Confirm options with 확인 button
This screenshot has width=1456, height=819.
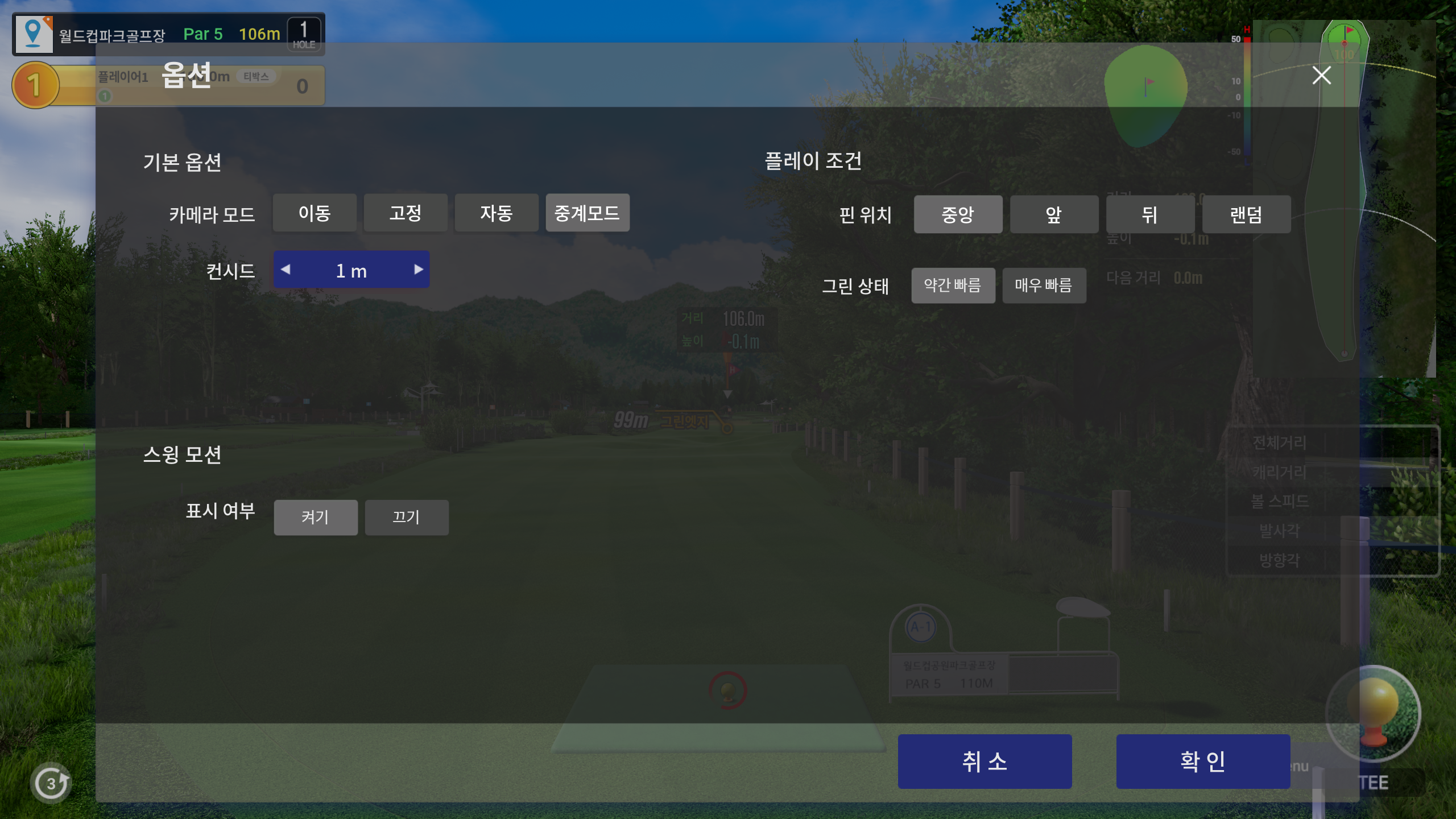point(1203,761)
